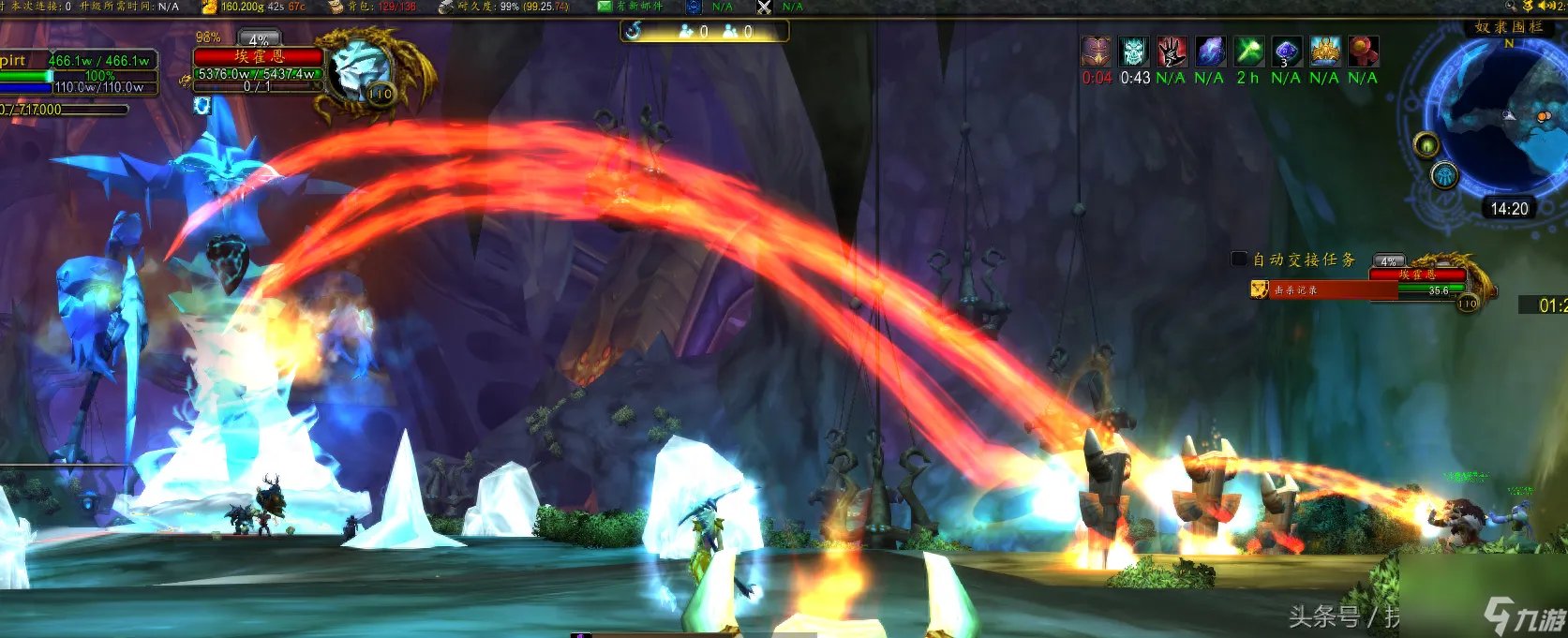The image size is (1568, 638).
Task: Open the new mail indicator 有新邮件
Action: (x=632, y=7)
